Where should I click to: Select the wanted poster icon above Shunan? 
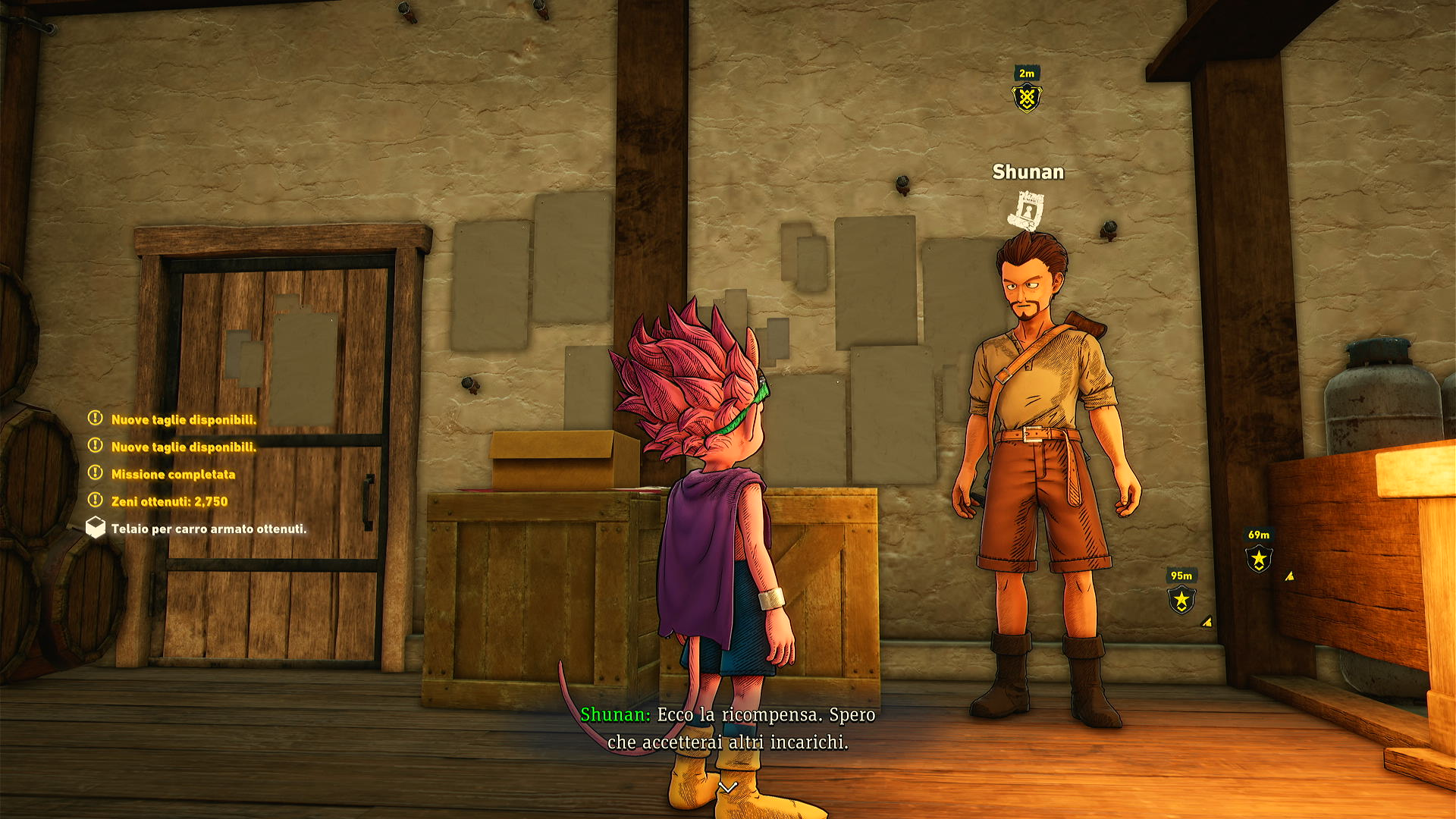(1028, 210)
